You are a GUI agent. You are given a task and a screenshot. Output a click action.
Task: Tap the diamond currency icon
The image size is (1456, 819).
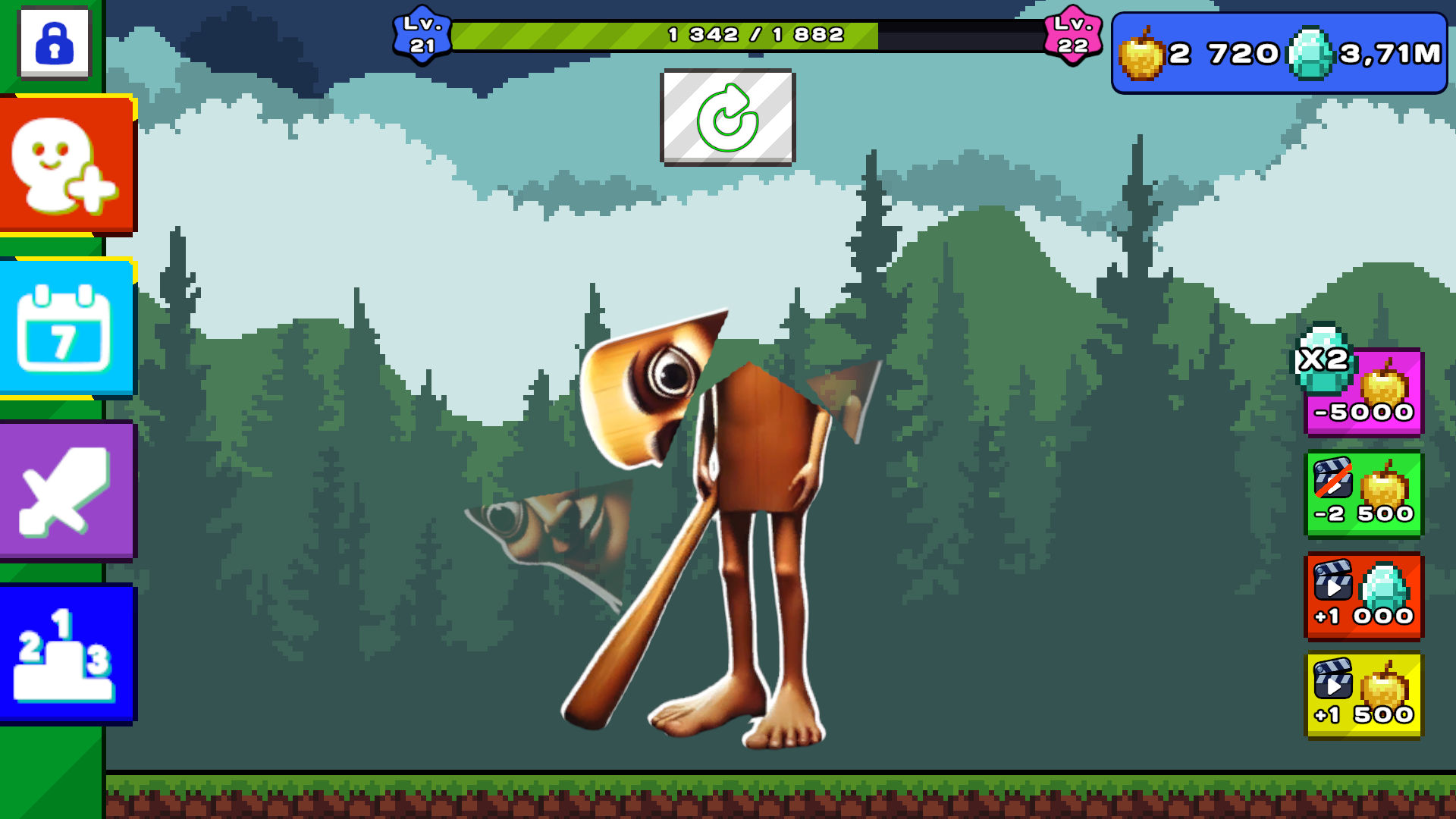click(1311, 53)
